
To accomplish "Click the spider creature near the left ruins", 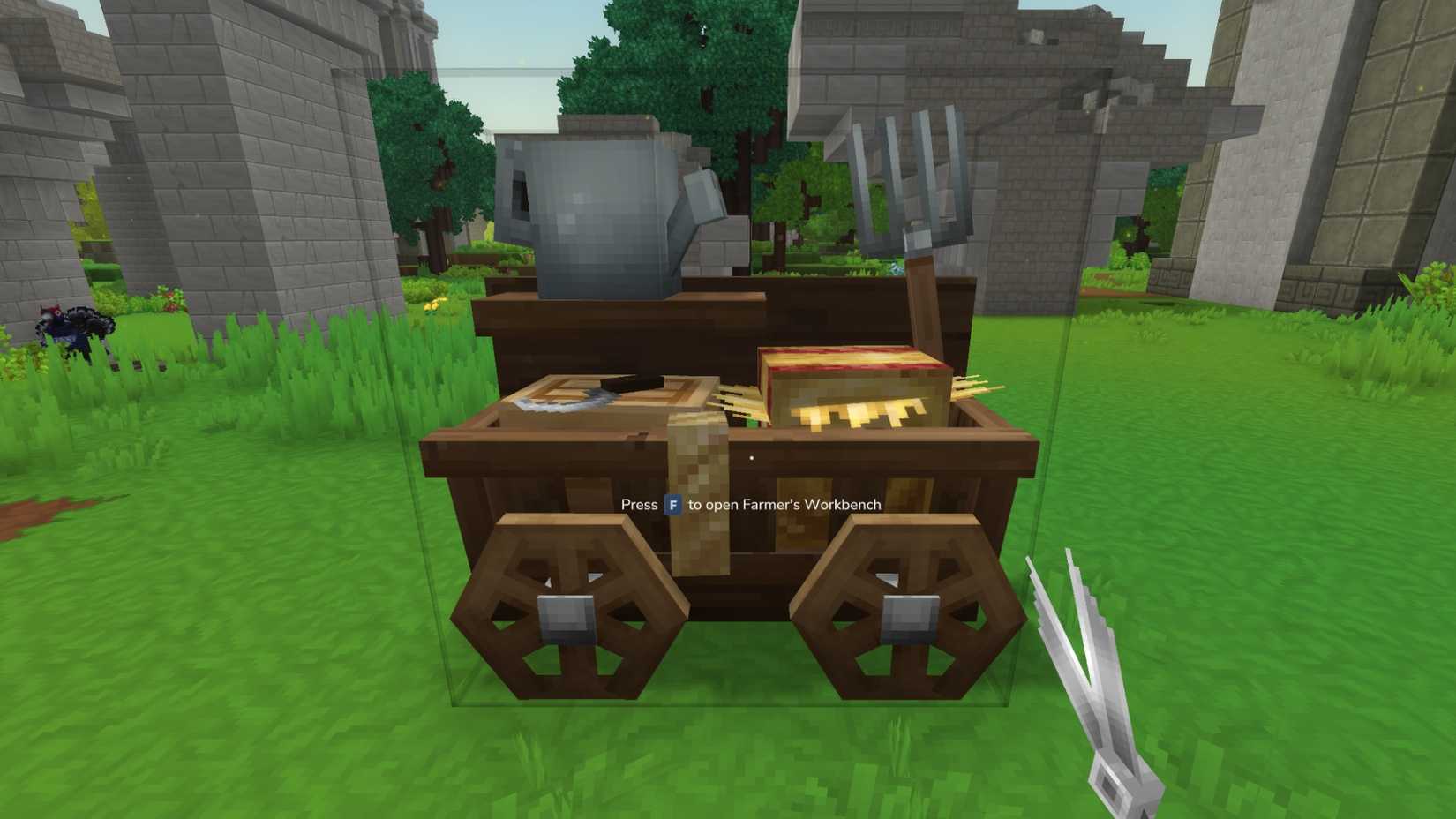I will tap(75, 327).
